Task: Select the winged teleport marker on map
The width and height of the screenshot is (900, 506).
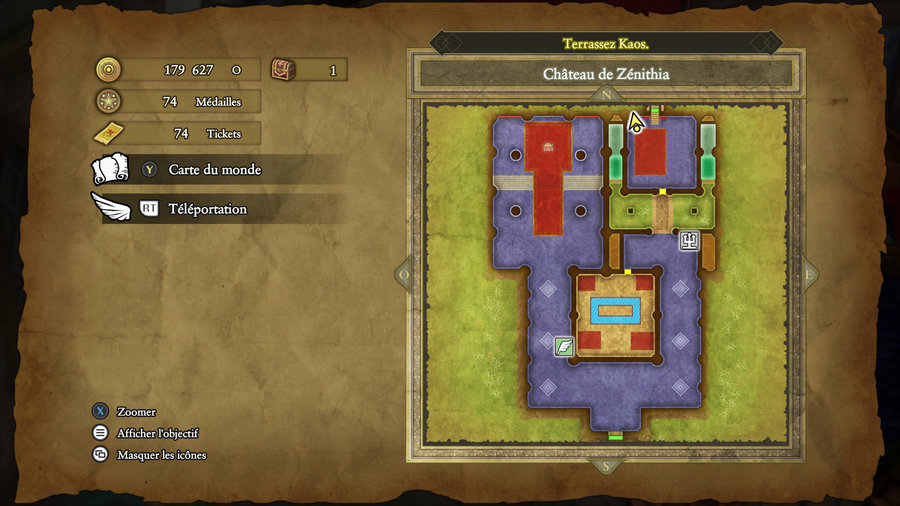Action: (564, 346)
